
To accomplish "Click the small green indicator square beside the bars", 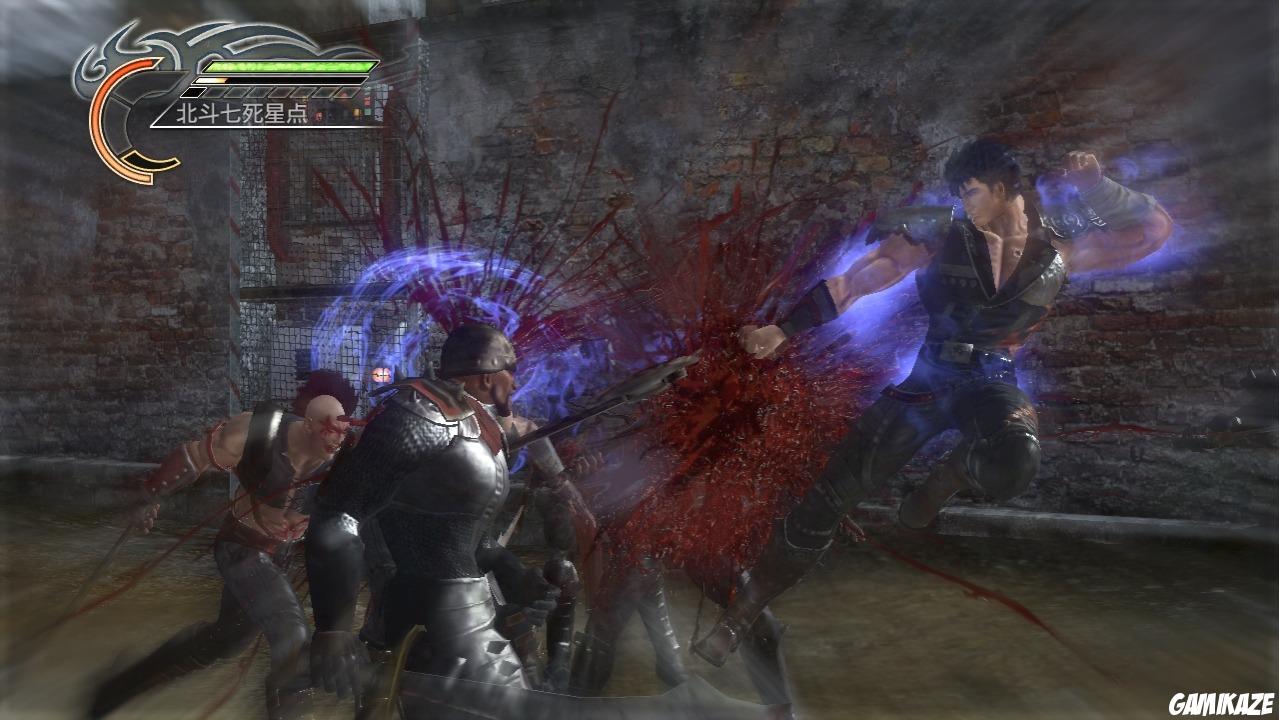I will click(x=366, y=113).
